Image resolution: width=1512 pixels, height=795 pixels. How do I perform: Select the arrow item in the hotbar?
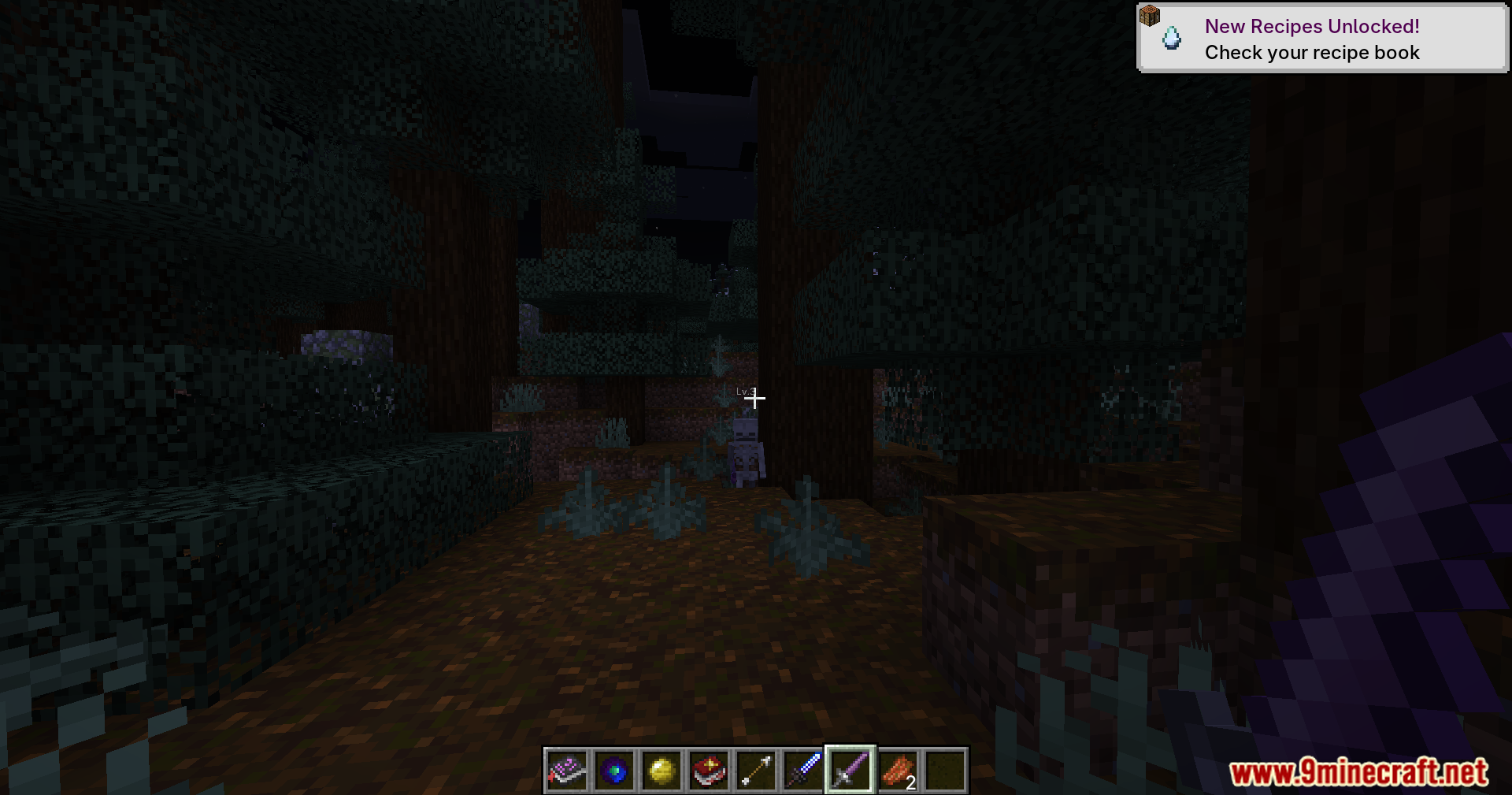756,771
